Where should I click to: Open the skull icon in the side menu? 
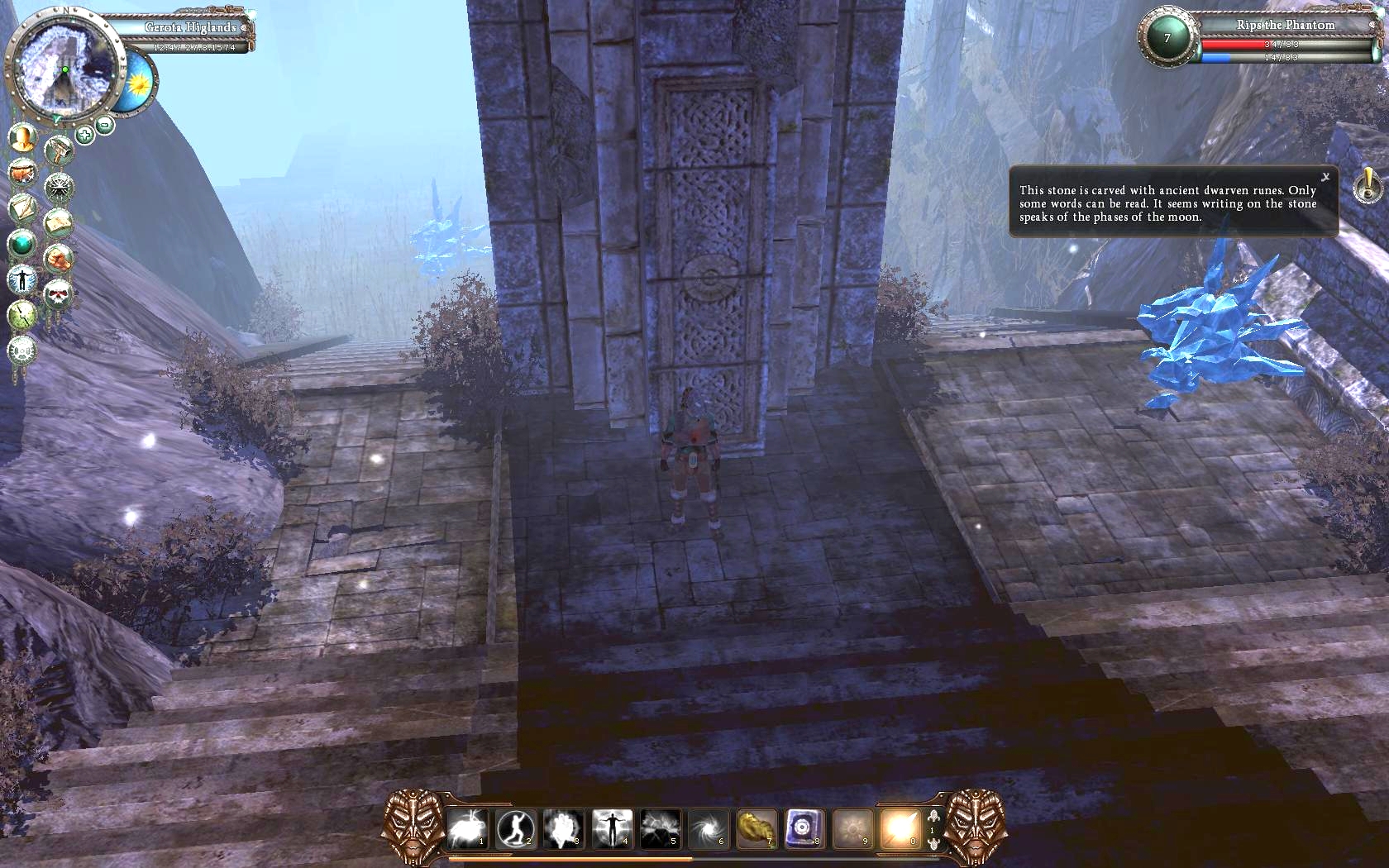click(x=57, y=293)
